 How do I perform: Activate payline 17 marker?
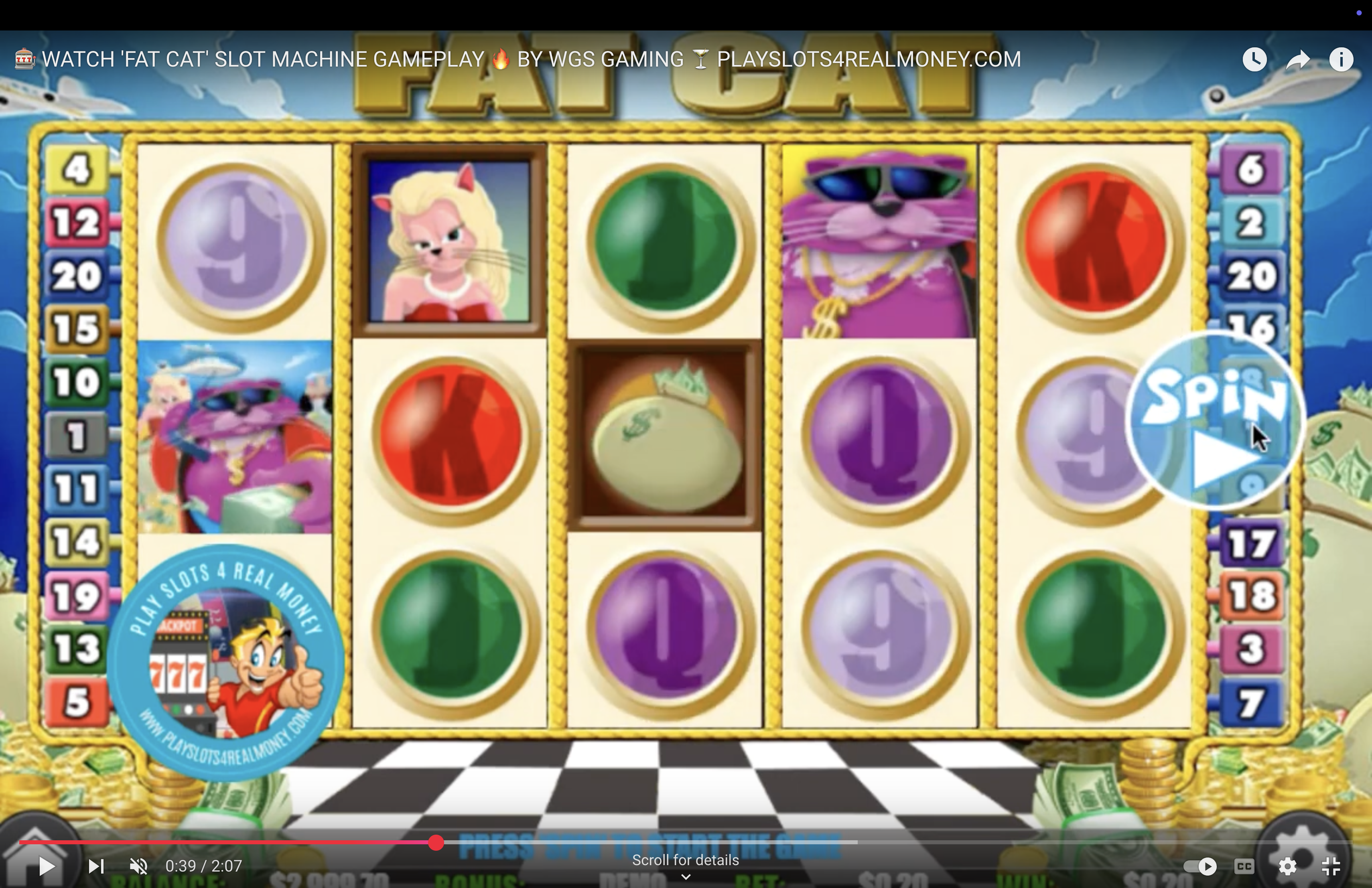point(1250,543)
